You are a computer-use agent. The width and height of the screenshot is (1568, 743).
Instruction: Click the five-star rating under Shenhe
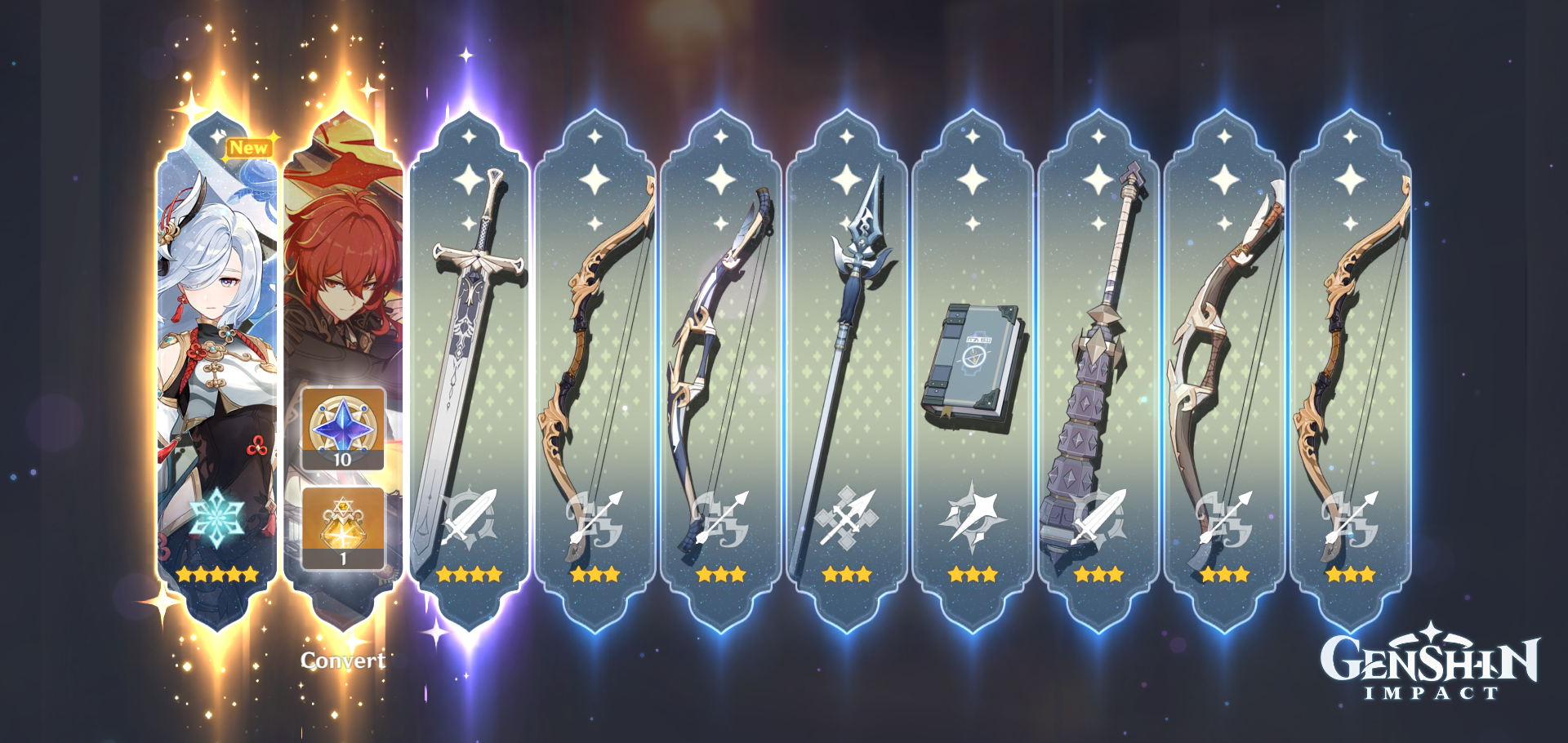[215, 576]
